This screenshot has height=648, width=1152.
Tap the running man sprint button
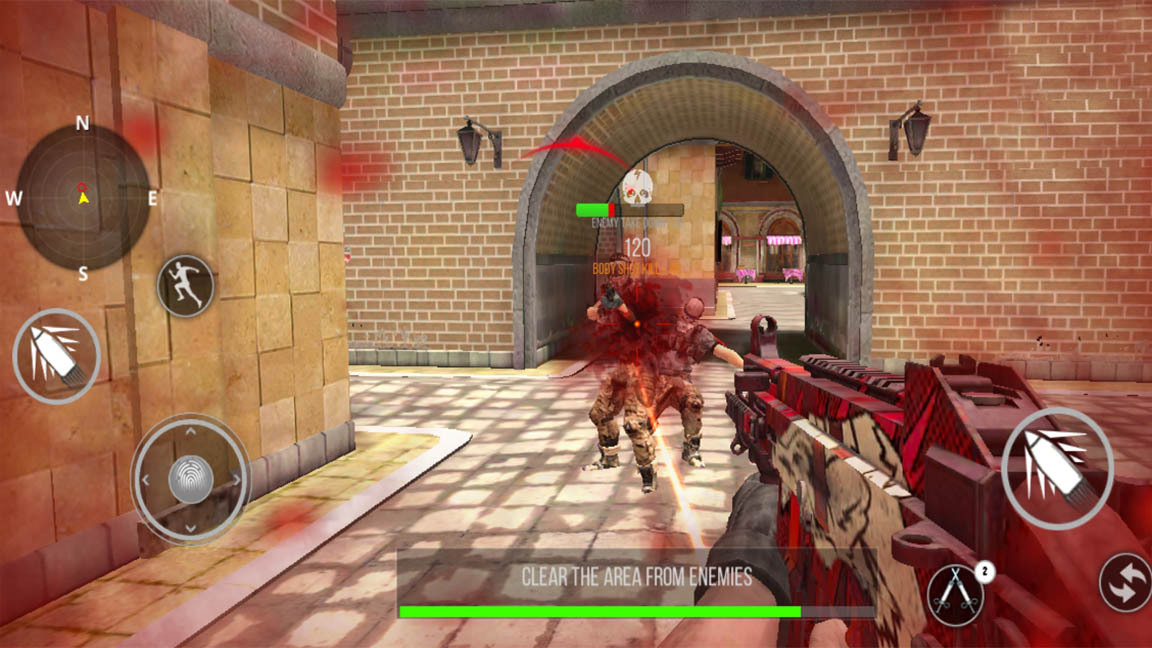[186, 286]
